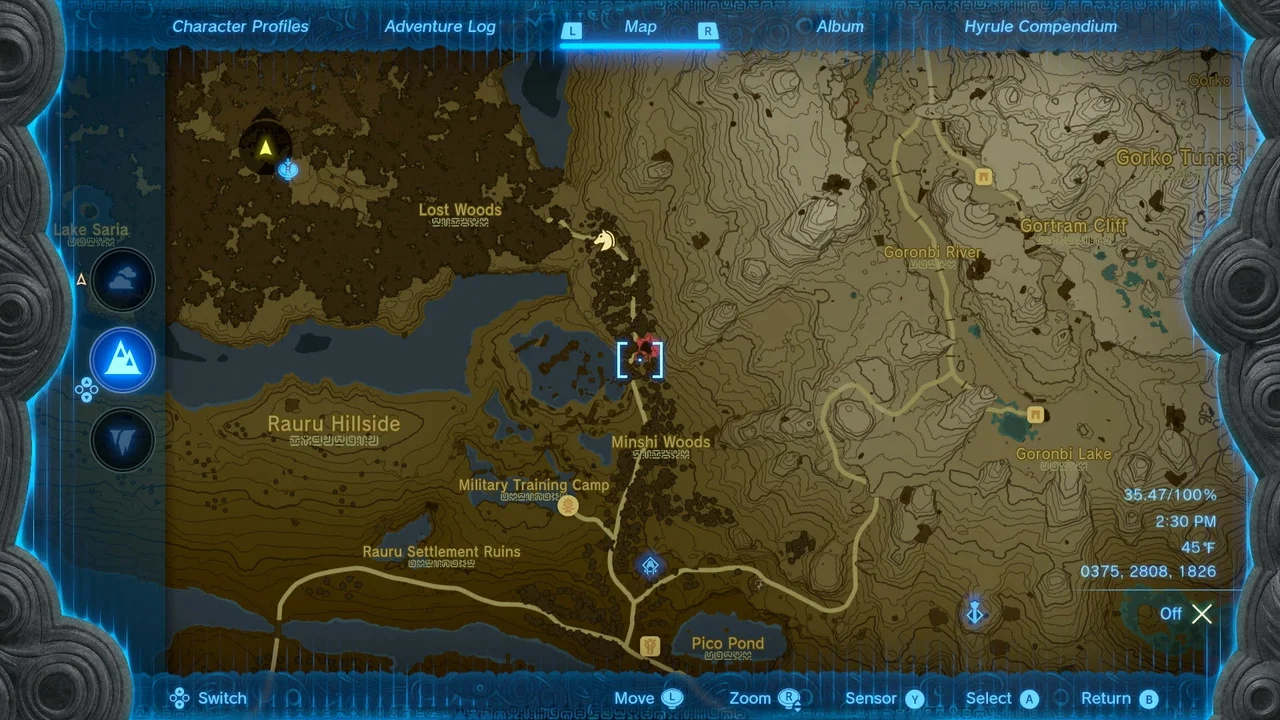Select the blue marker beside the player arrow
The image size is (1280, 720).
(x=289, y=170)
